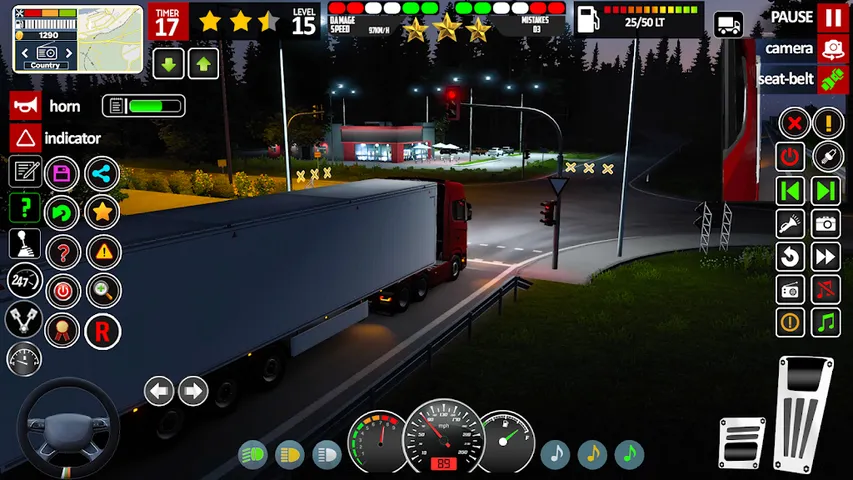Tap the green down arrow button
This screenshot has height=480, width=853.
click(167, 65)
